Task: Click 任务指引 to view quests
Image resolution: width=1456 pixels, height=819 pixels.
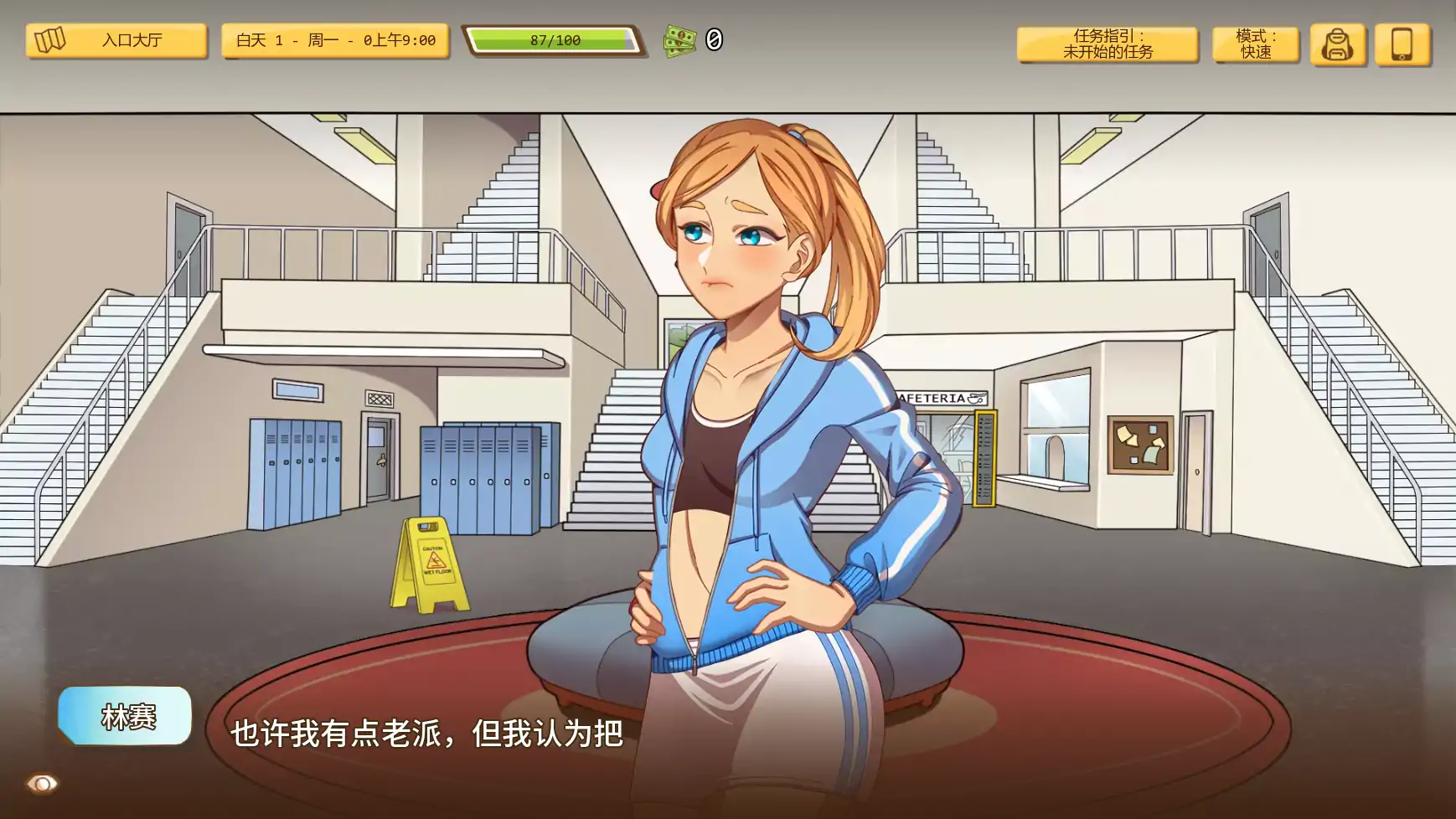Action: pyautogui.click(x=1107, y=39)
